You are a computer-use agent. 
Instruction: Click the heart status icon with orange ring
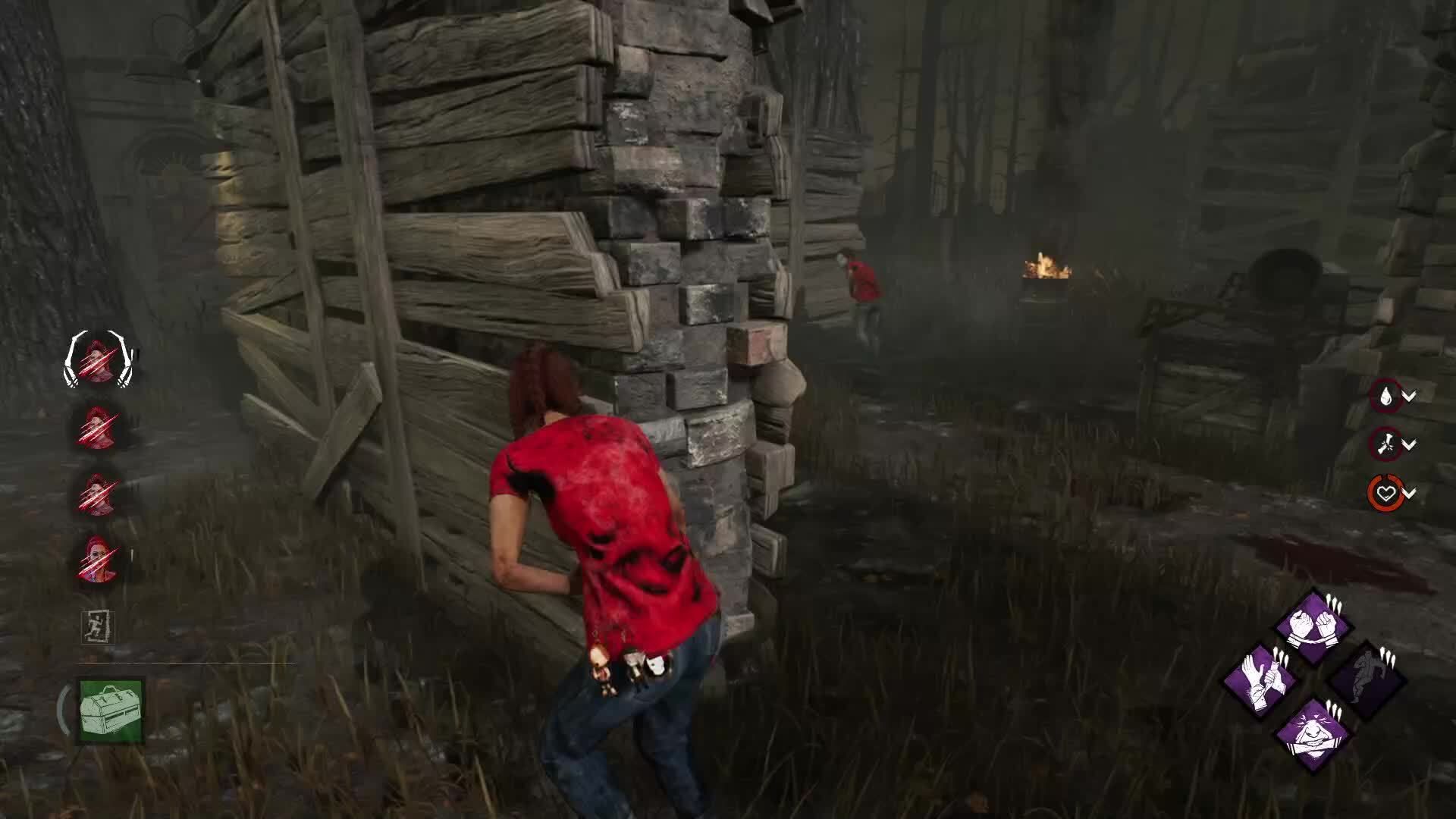[1386, 494]
